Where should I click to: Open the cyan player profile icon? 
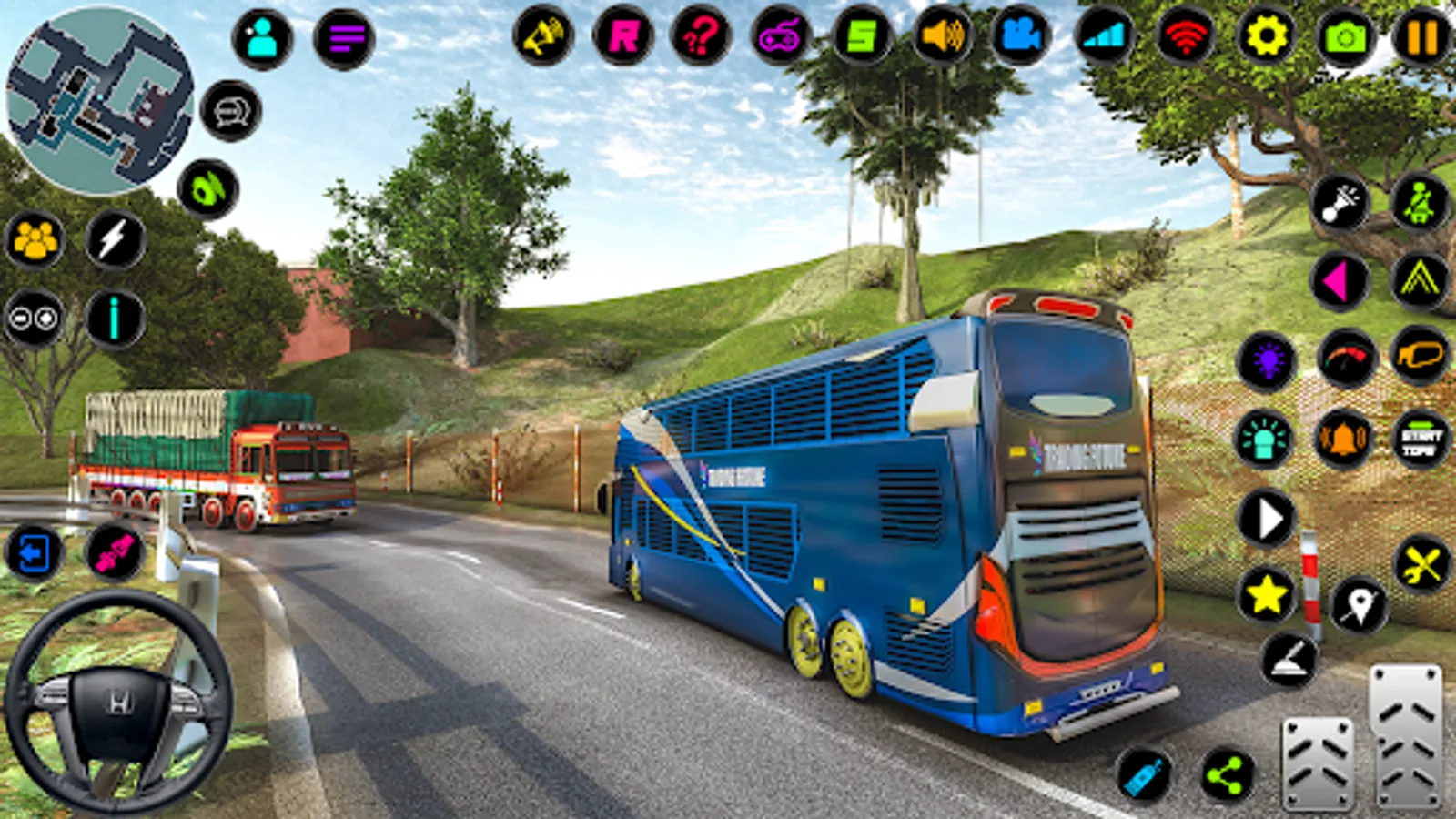point(262,38)
